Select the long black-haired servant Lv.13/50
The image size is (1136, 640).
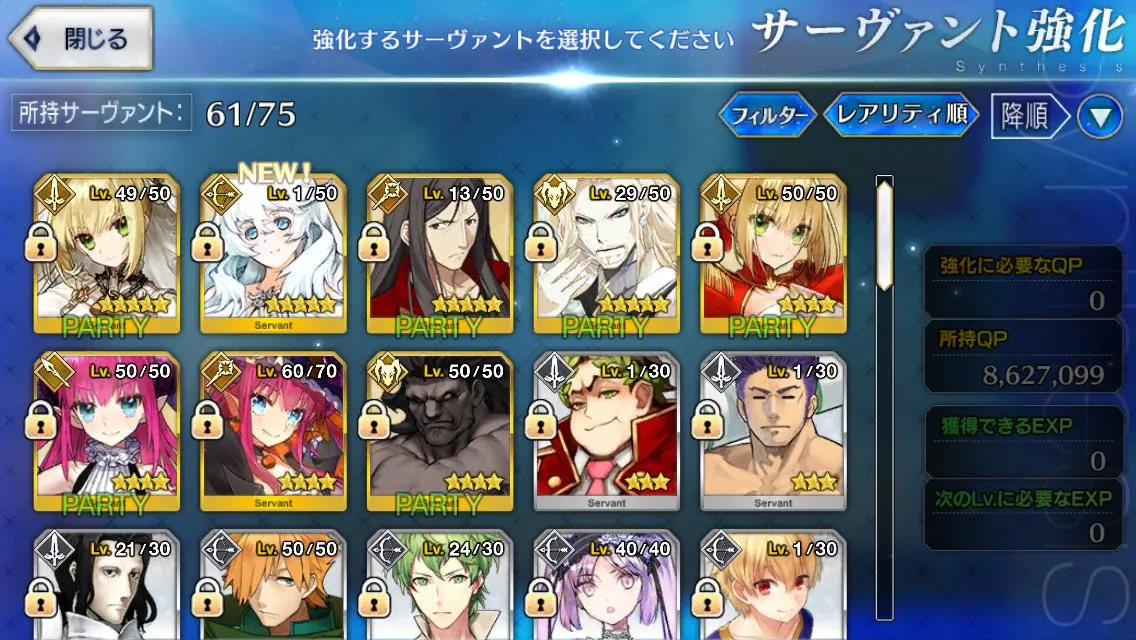[x=439, y=255]
